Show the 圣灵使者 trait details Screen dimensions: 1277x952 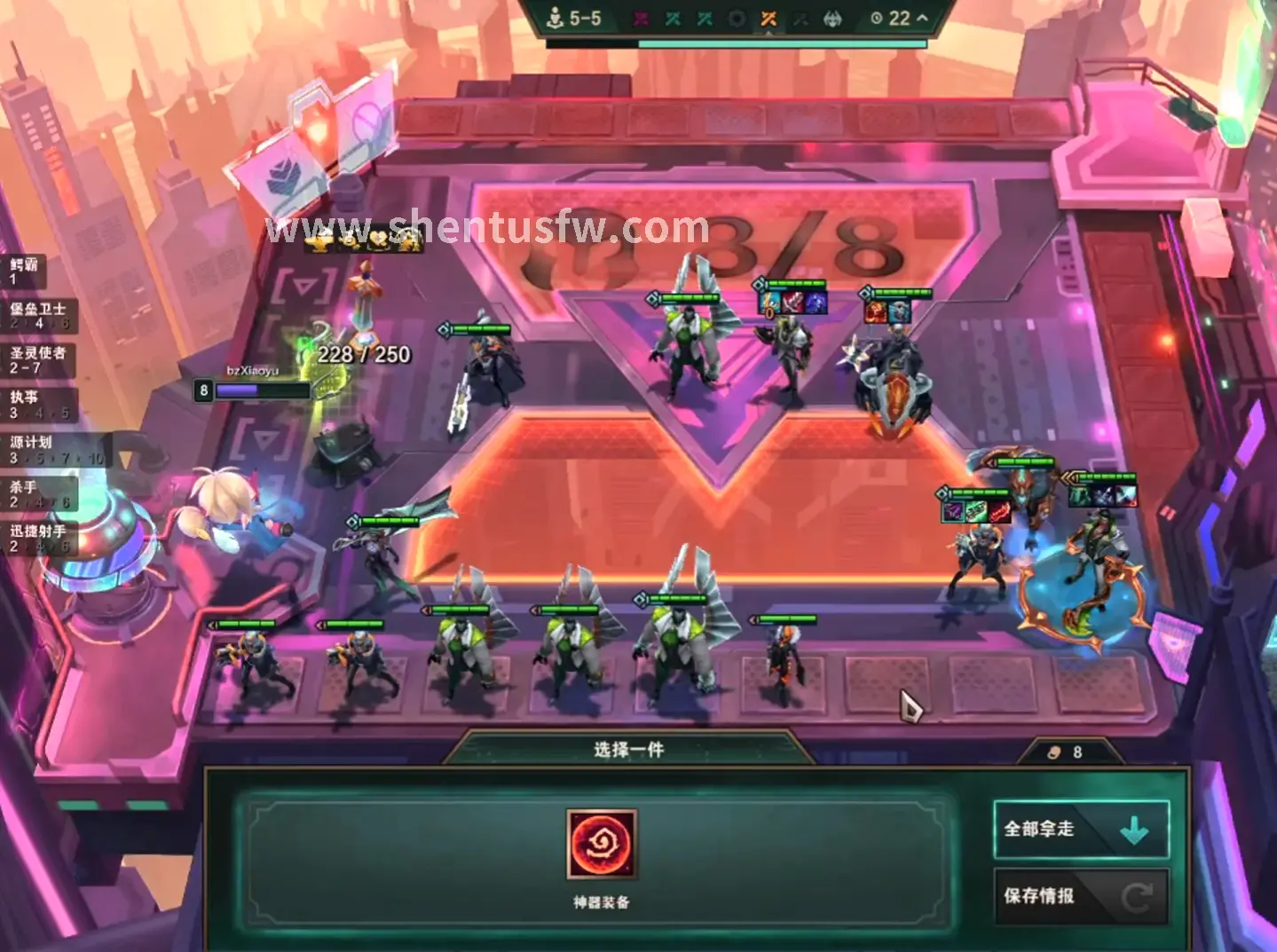(x=38, y=359)
